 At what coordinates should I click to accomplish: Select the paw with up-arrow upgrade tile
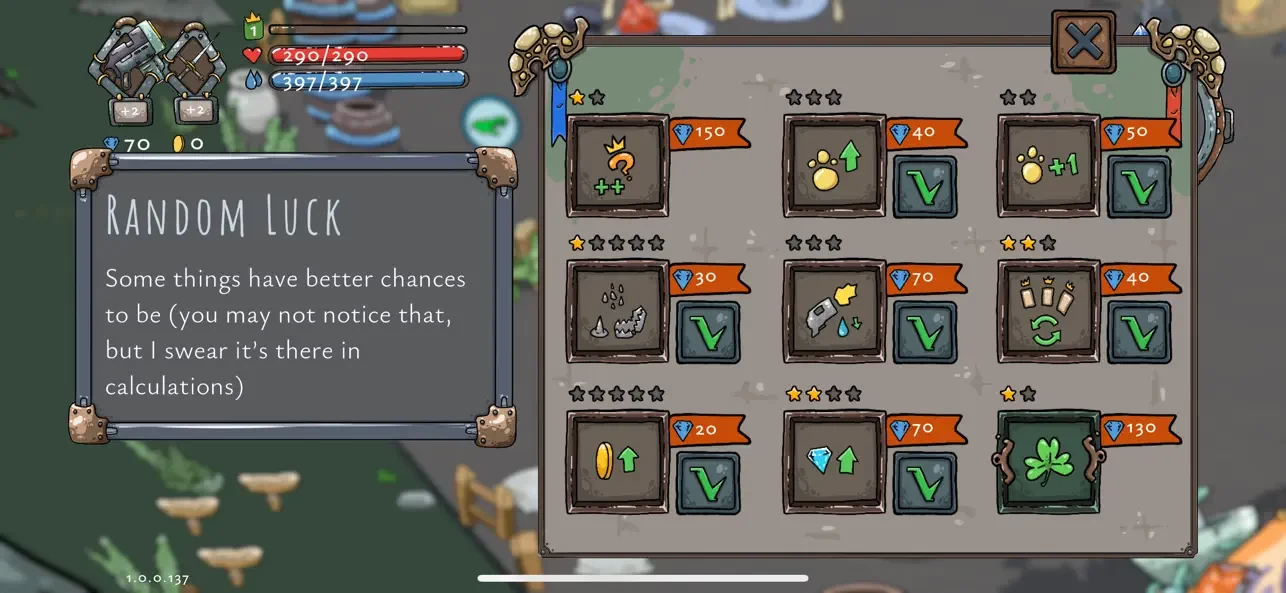pyautogui.click(x=833, y=165)
